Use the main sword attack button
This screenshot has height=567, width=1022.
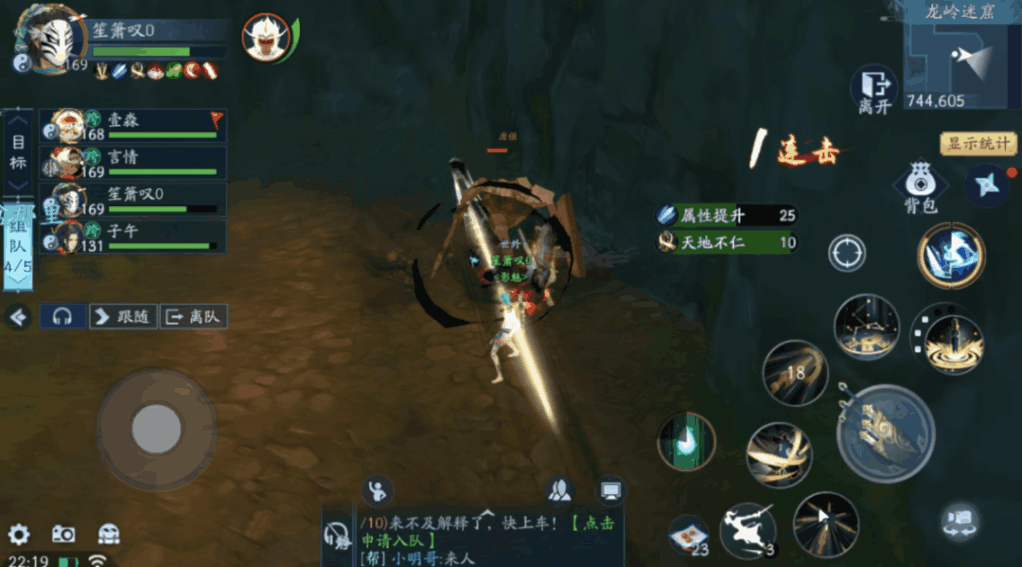coord(885,433)
